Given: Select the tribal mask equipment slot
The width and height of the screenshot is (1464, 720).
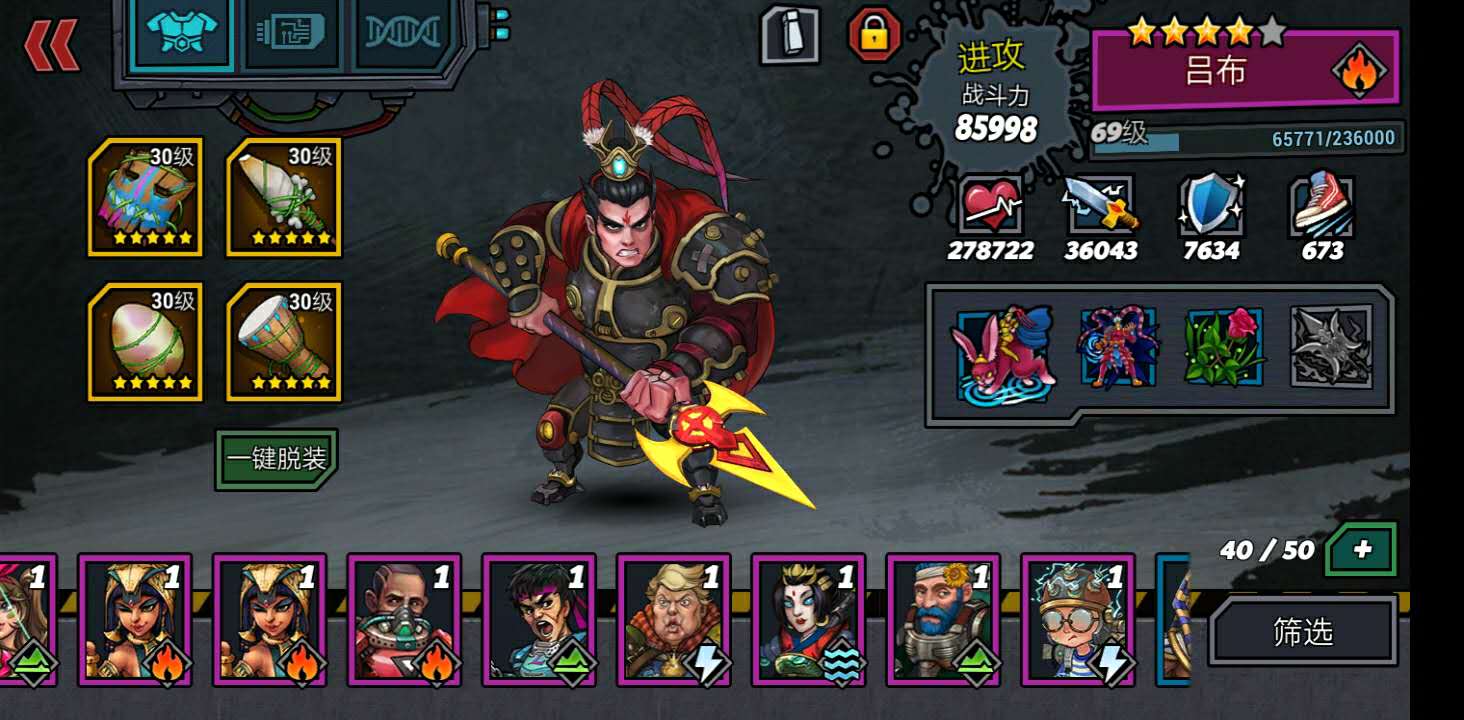Looking at the screenshot, I should click(145, 197).
